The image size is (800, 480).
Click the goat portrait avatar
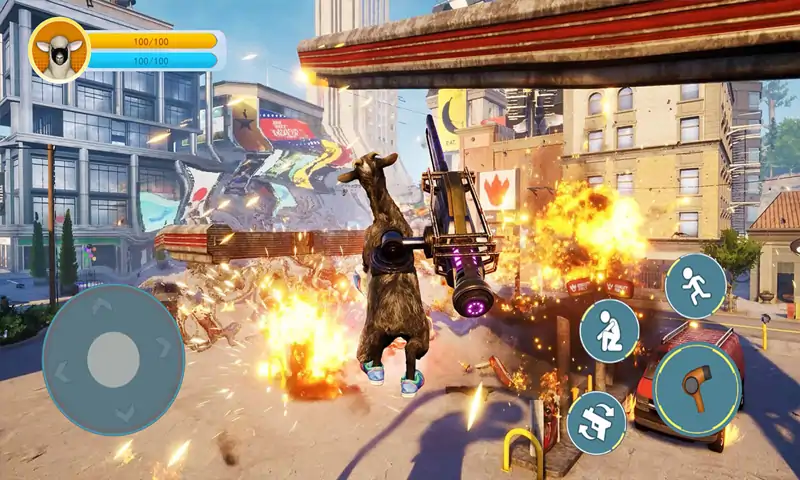[x=59, y=50]
